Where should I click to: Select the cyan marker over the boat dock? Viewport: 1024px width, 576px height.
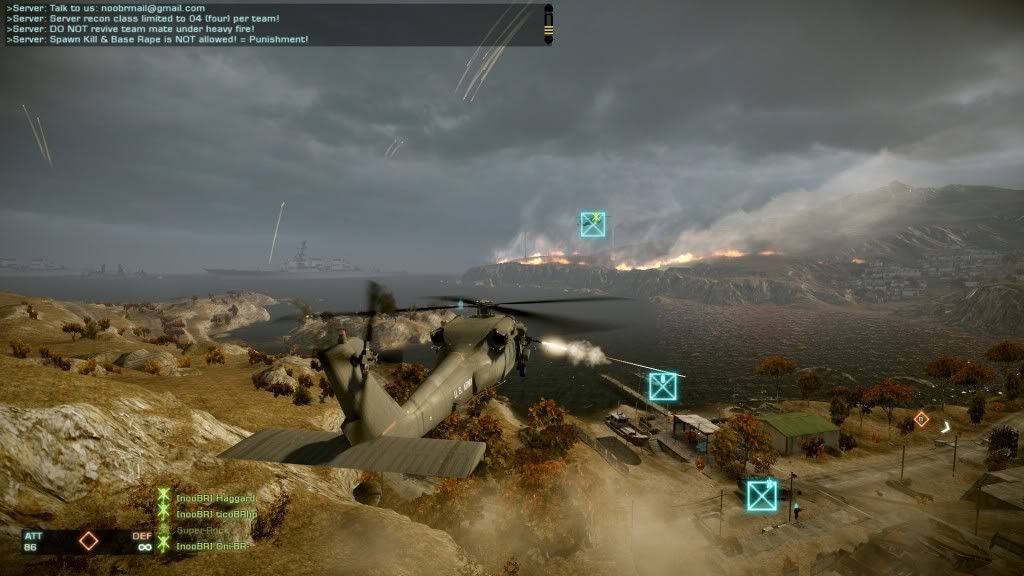tap(663, 386)
